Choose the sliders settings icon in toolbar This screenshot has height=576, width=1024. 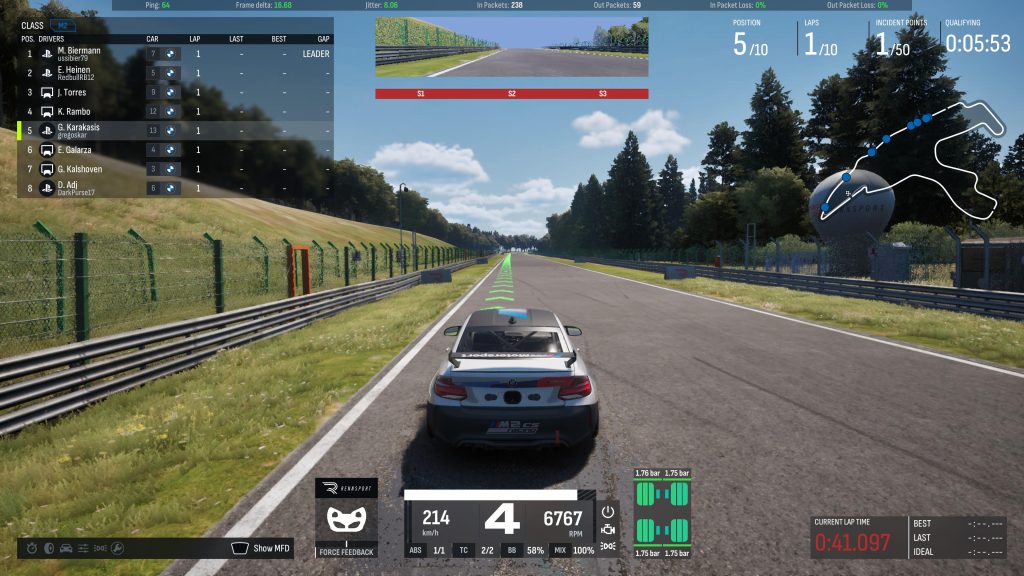[84, 548]
